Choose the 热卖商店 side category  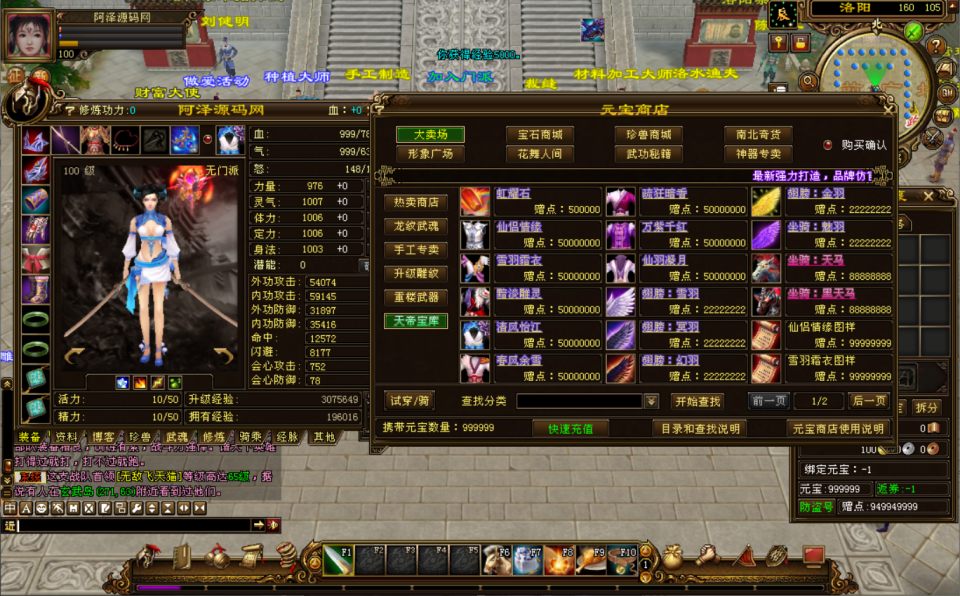416,202
